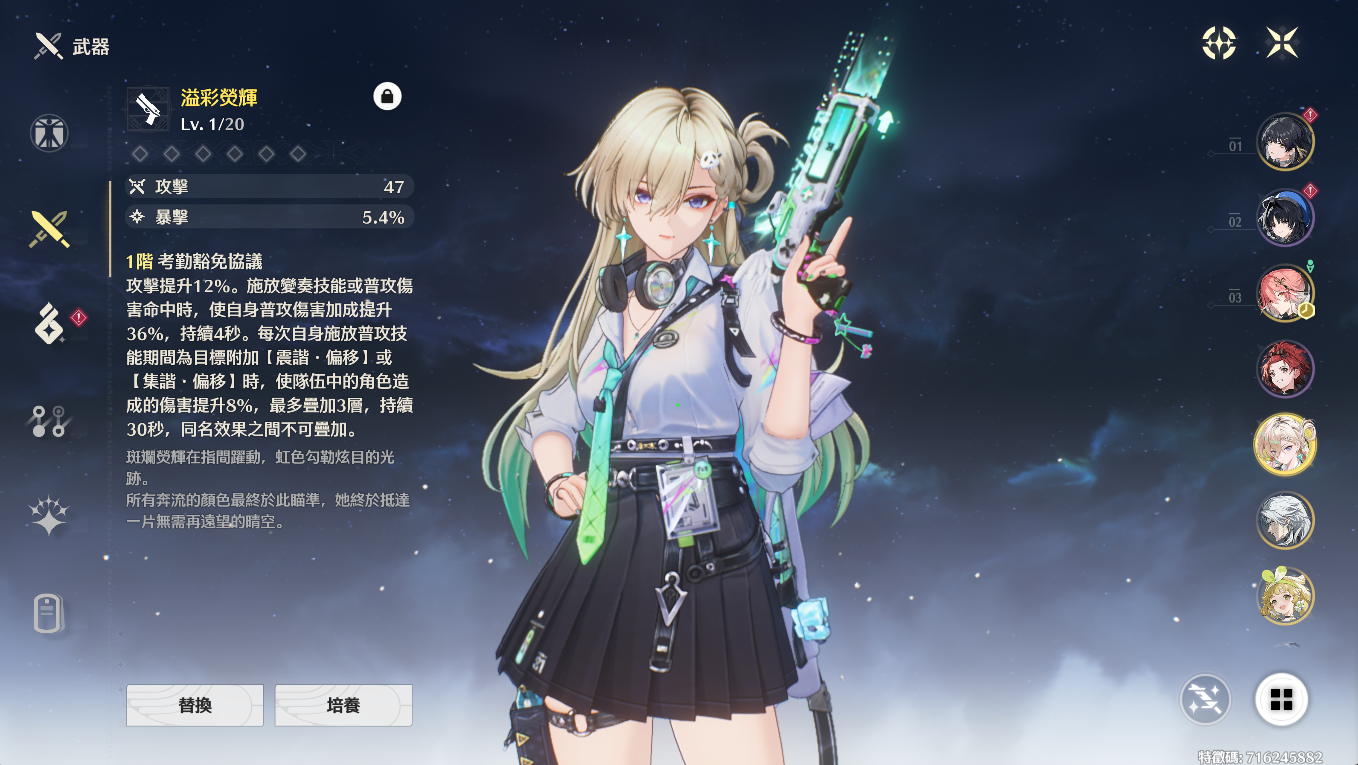The height and width of the screenshot is (765, 1358).
Task: Select the blonde character with green ribbon
Action: click(x=1284, y=596)
